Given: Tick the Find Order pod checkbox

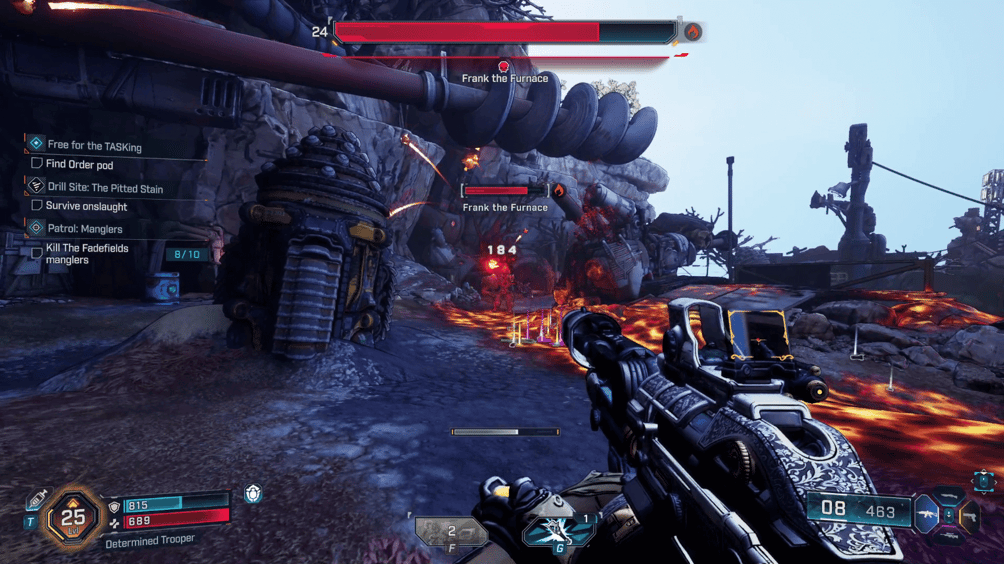Looking at the screenshot, I should [x=37, y=164].
